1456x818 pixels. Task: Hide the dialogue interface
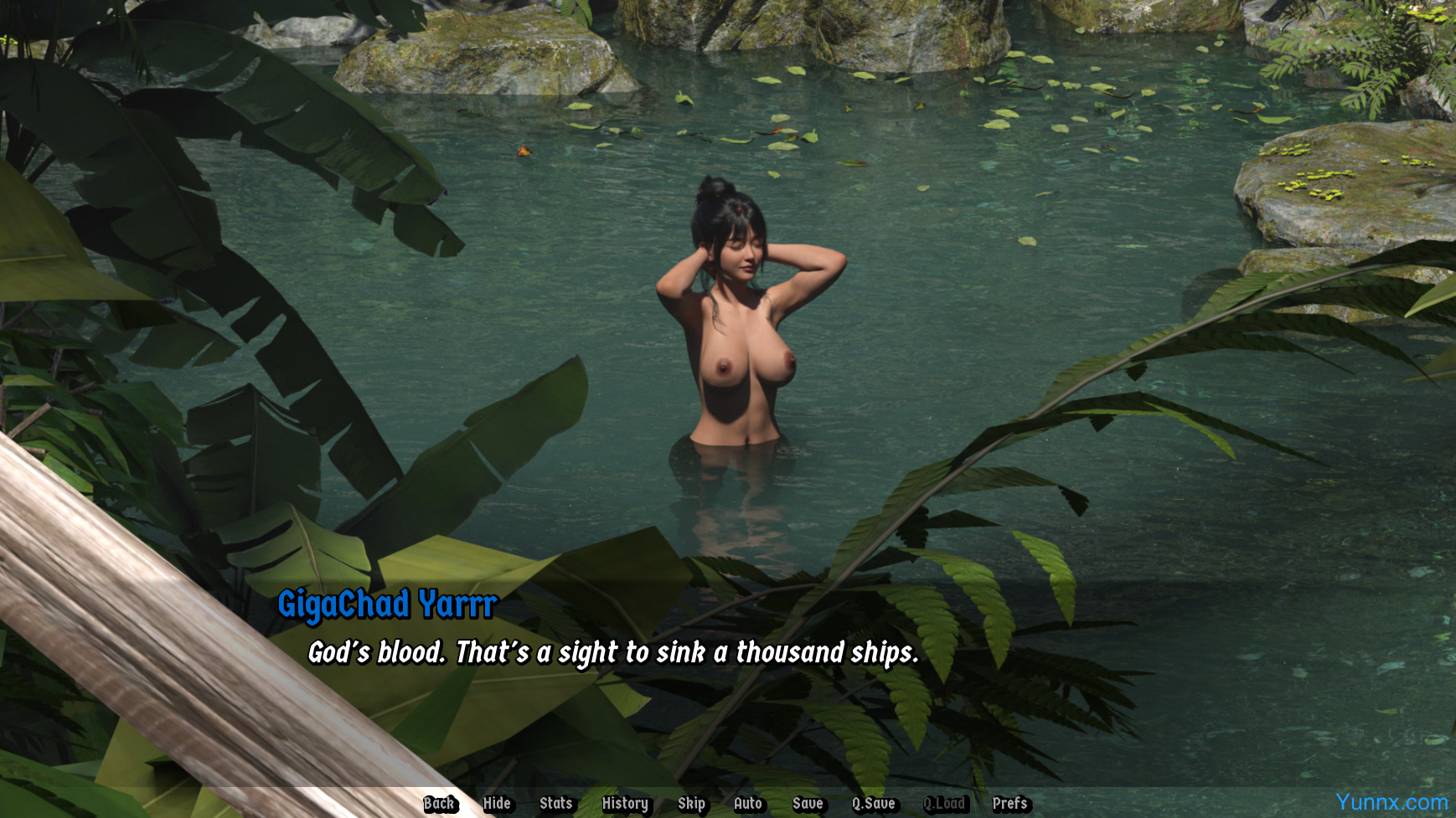point(497,804)
